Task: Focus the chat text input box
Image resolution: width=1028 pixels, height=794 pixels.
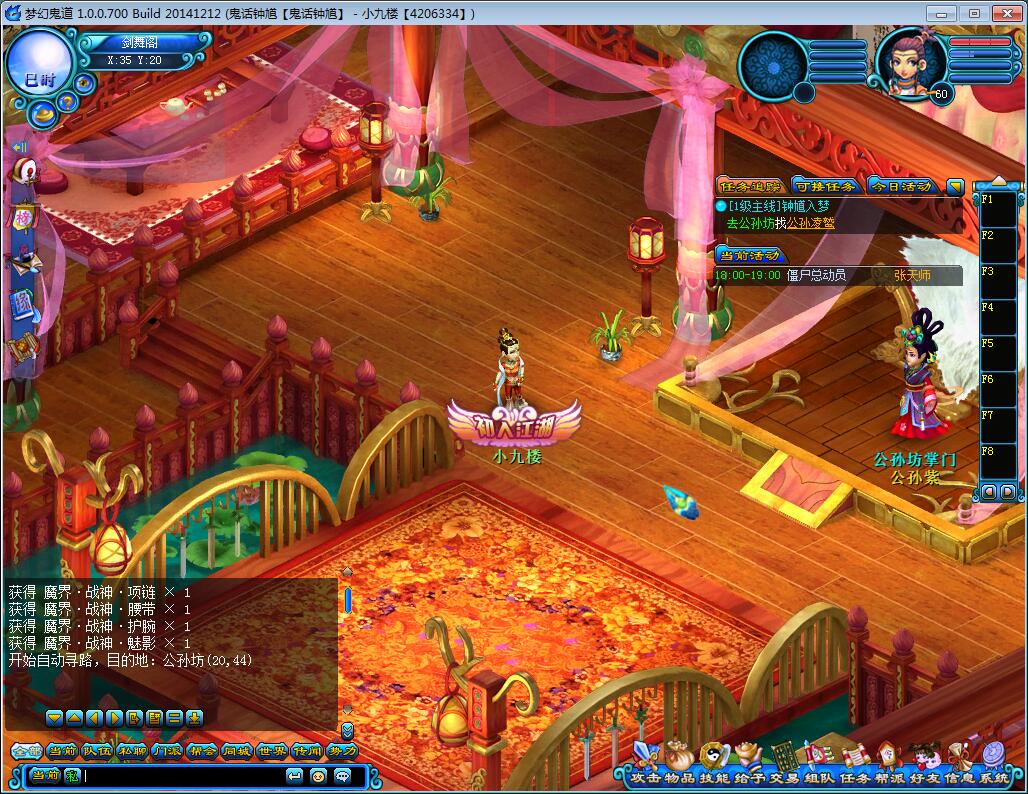Action: 180,775
